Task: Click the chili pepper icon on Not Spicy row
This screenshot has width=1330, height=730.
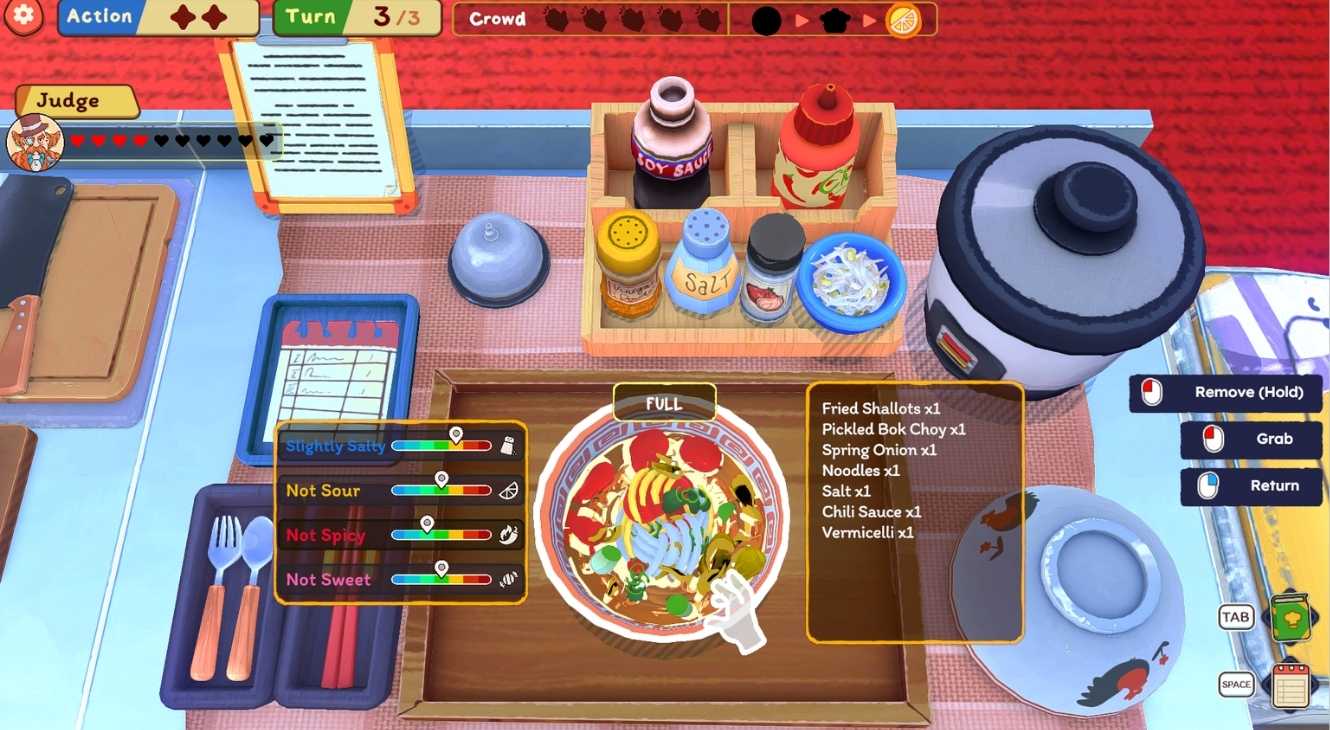Action: (510, 535)
